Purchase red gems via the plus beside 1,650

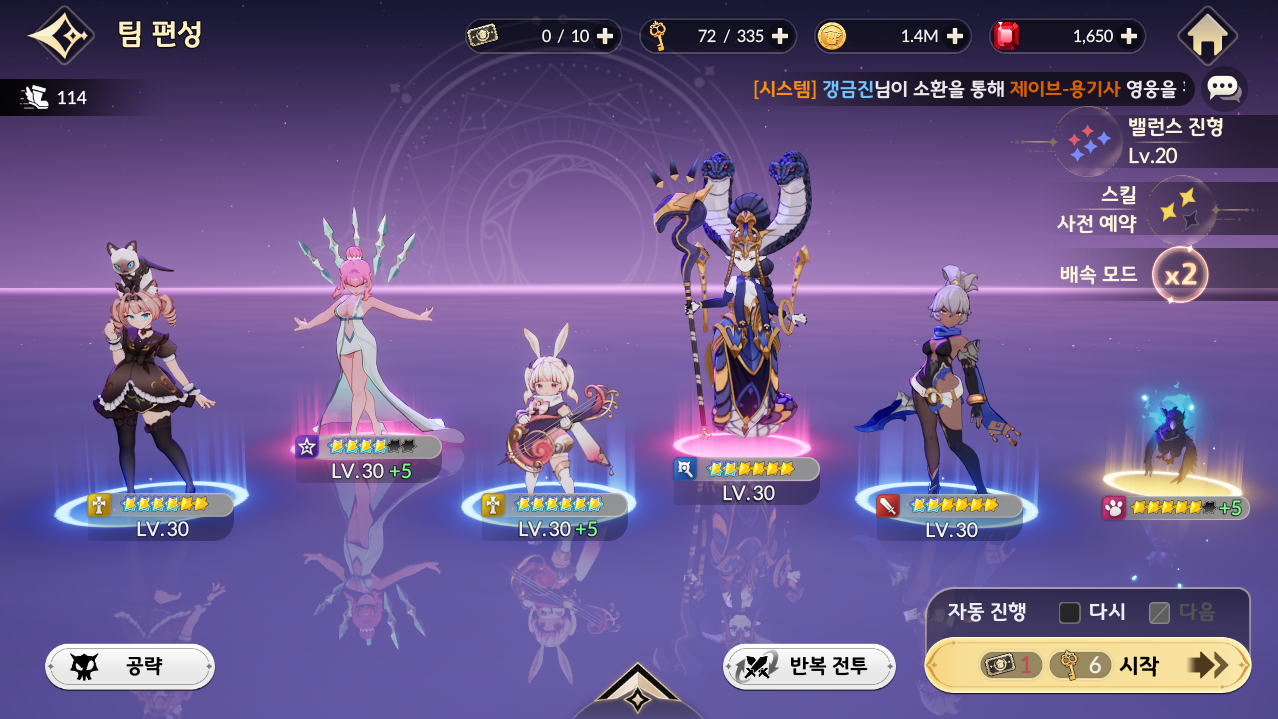click(x=1129, y=36)
